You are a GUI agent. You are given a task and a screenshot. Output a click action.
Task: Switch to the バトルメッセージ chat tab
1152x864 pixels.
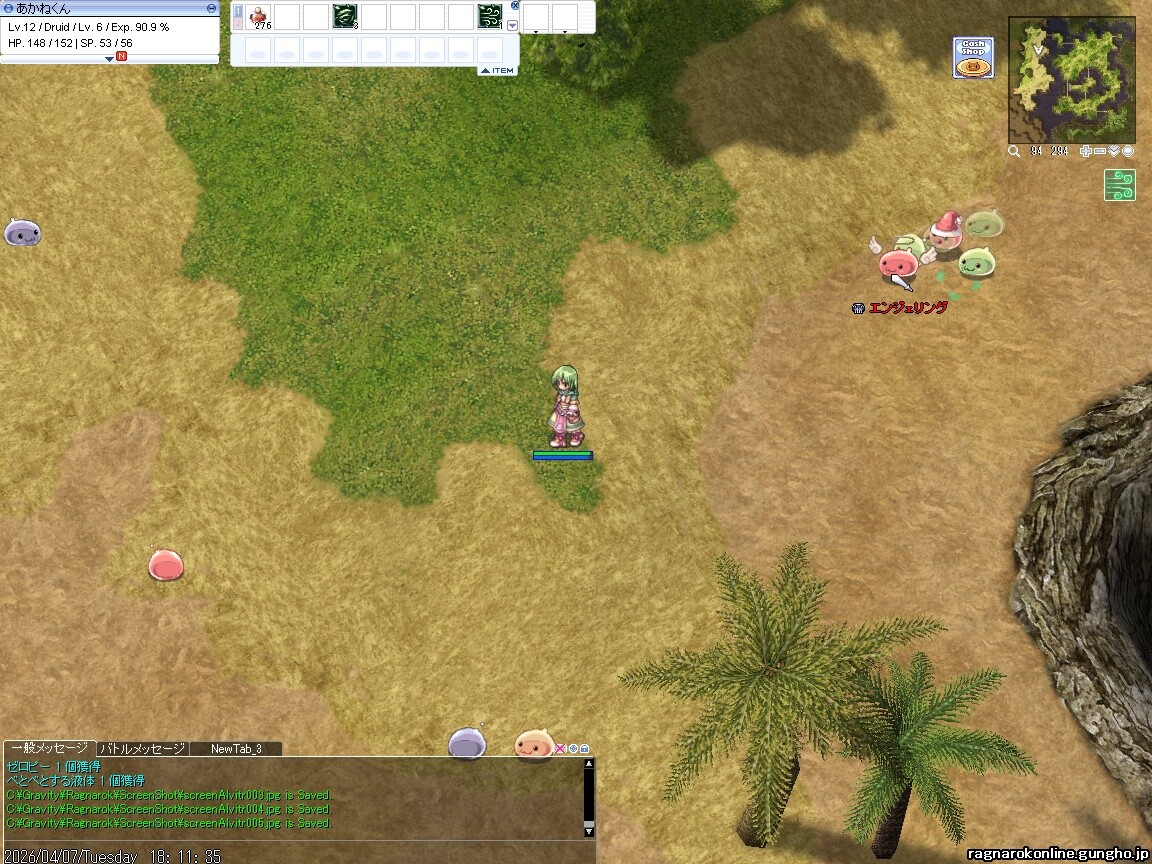(x=142, y=748)
